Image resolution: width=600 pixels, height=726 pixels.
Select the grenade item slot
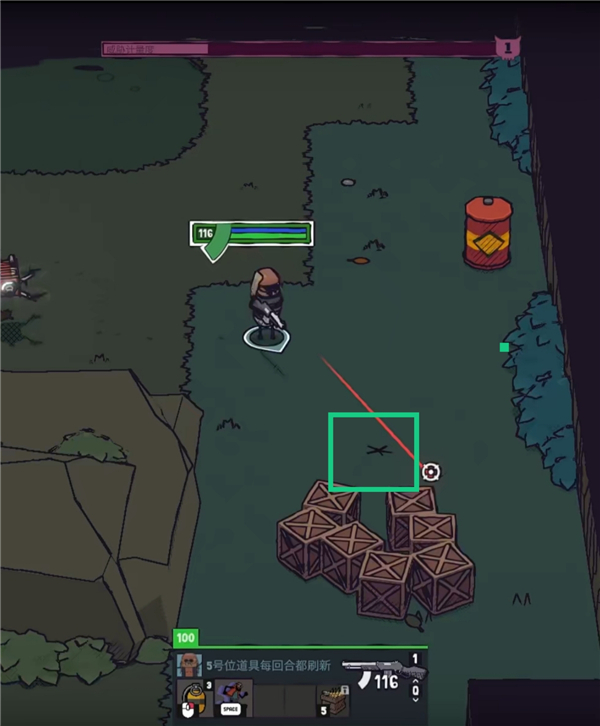click(191, 698)
